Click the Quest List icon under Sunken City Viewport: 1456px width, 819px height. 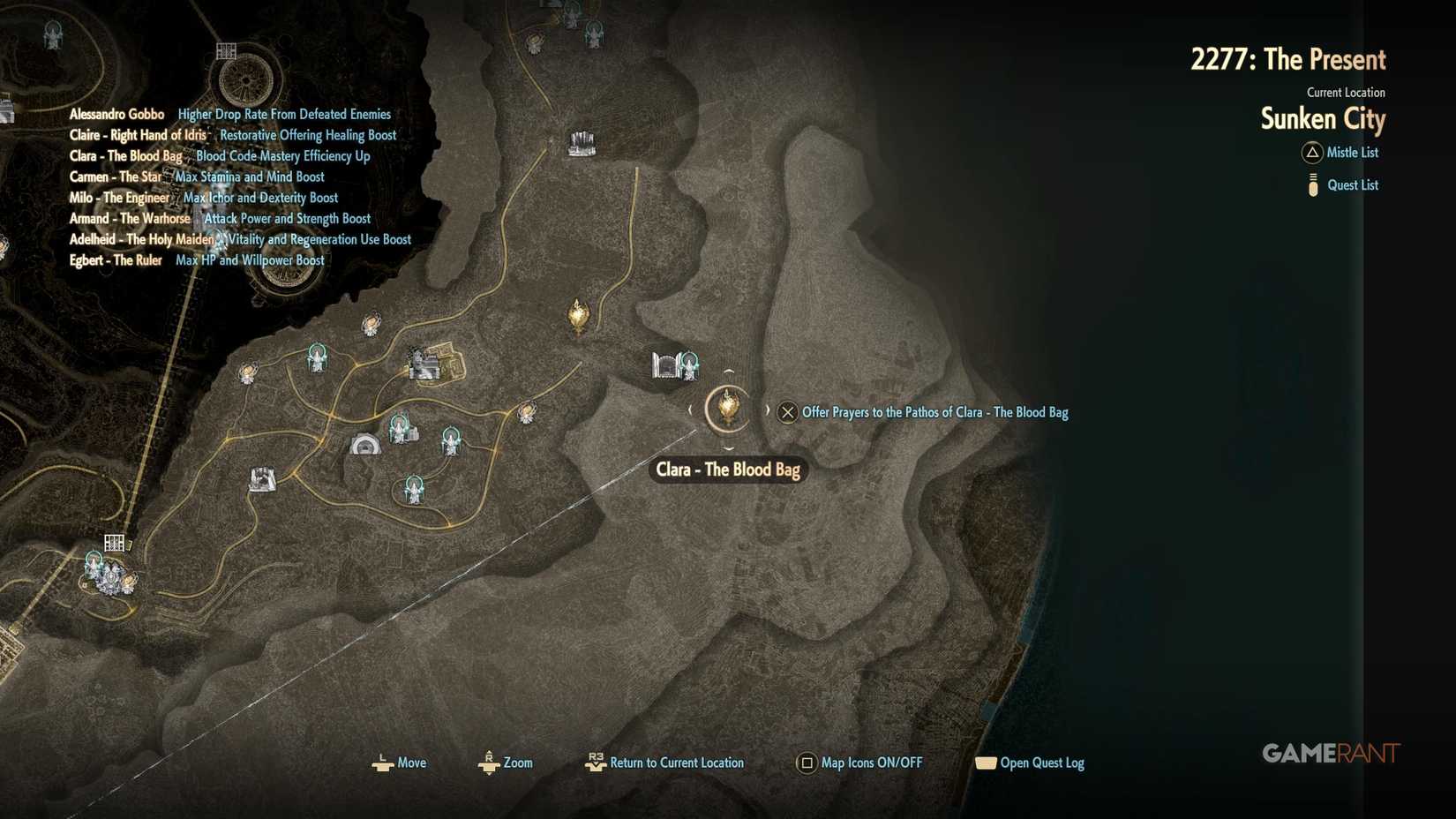(1313, 184)
